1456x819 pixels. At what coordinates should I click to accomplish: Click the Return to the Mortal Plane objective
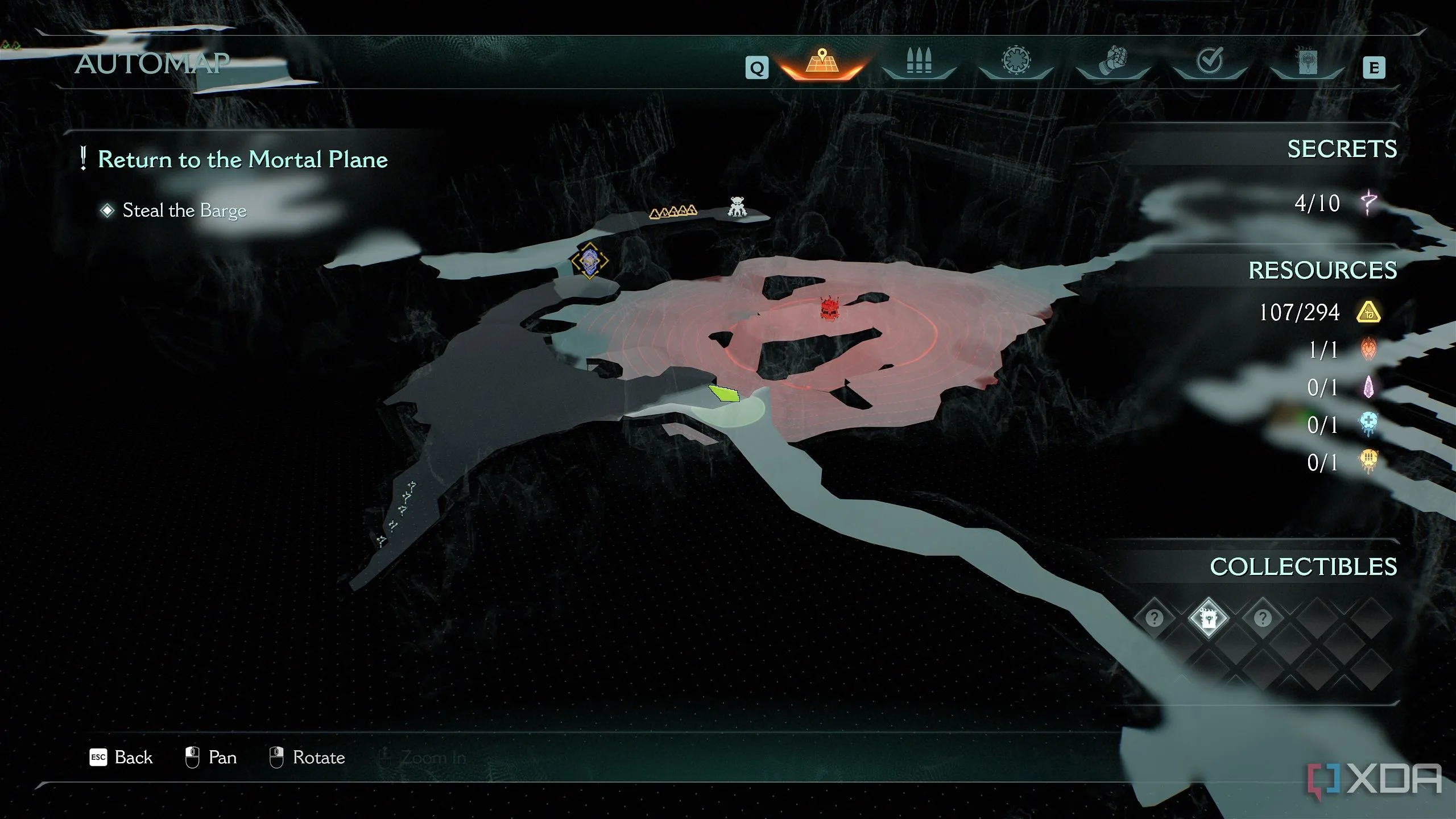pos(242,159)
